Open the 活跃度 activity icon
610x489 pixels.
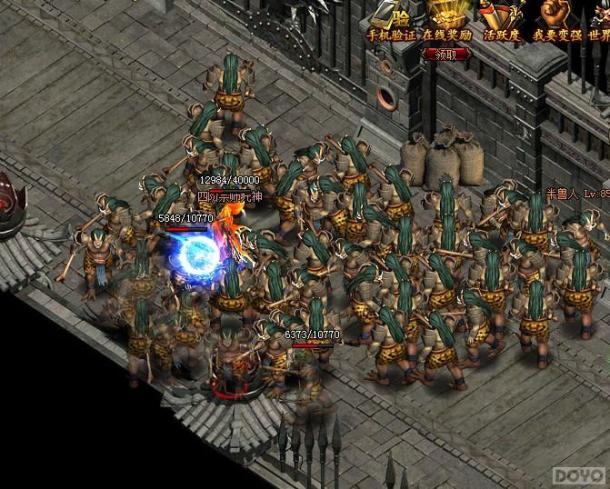coord(503,20)
